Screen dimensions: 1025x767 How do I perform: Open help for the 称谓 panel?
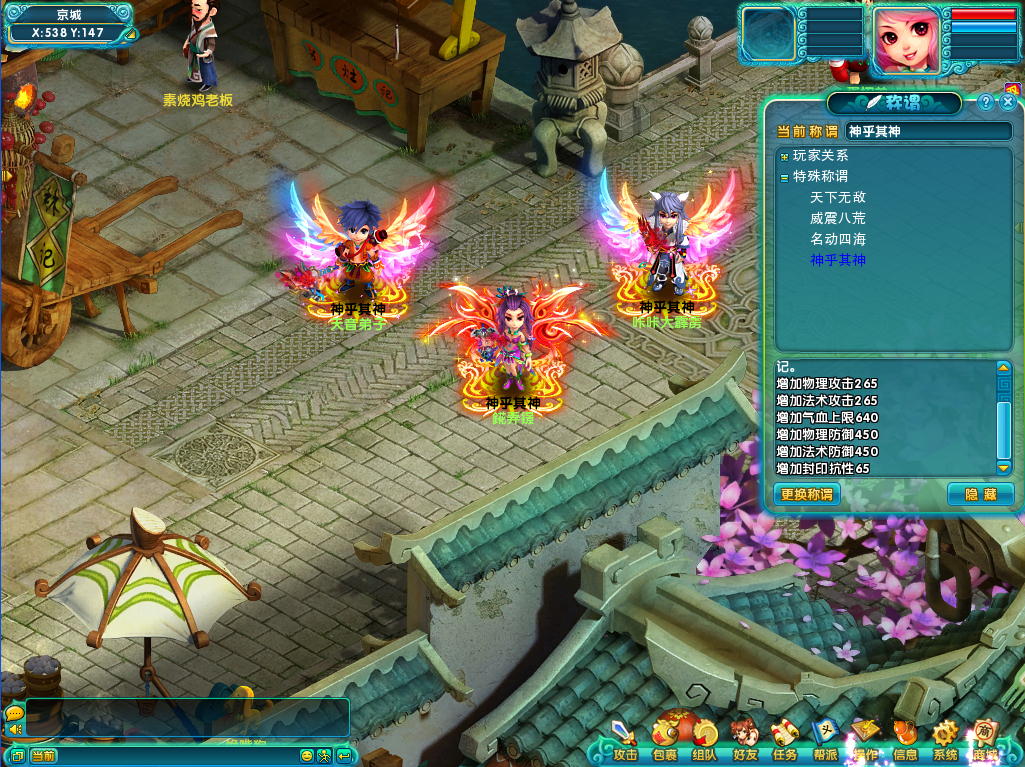click(985, 102)
